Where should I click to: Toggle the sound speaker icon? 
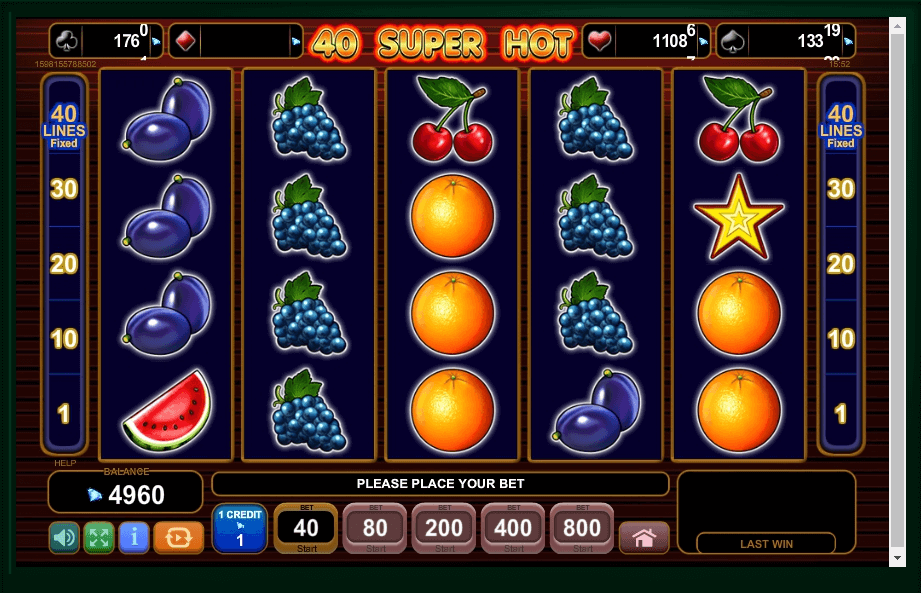coord(64,538)
